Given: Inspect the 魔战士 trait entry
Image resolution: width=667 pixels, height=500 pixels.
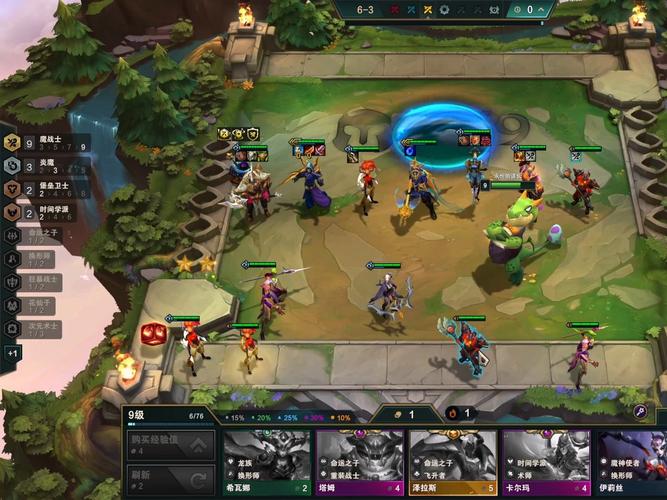Looking at the screenshot, I should [x=45, y=144].
